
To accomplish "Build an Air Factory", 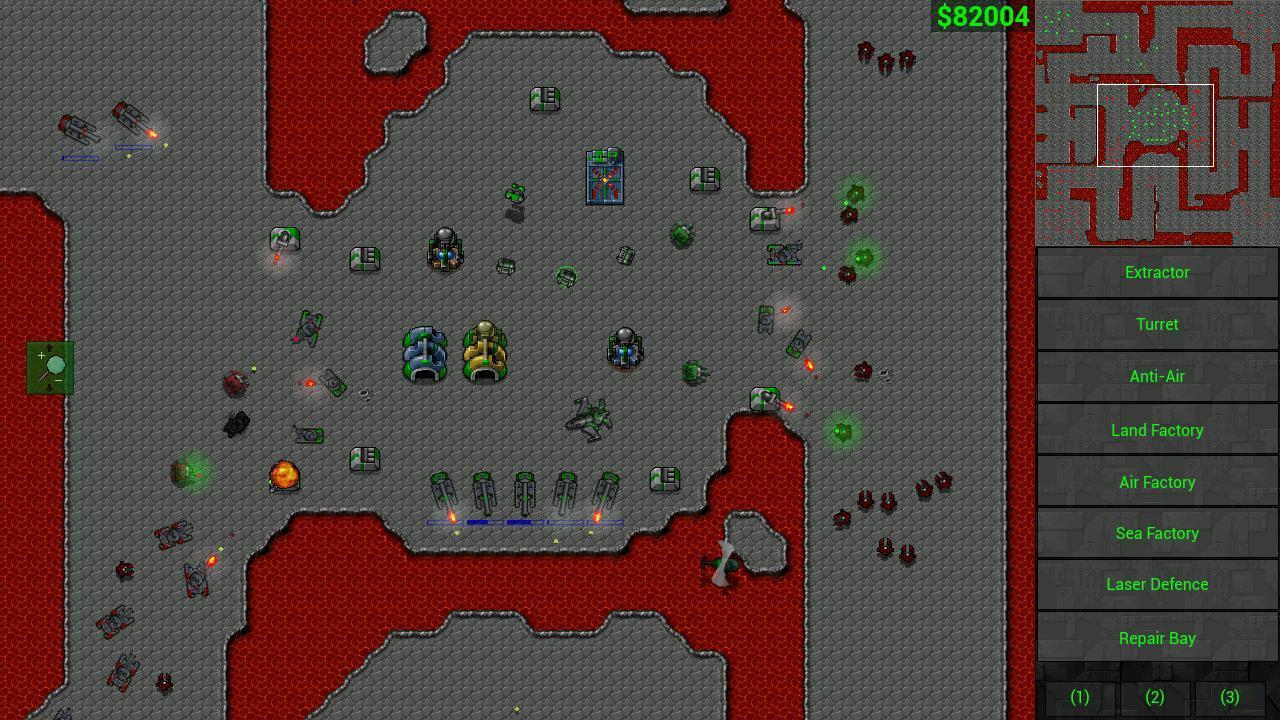I will click(1157, 482).
